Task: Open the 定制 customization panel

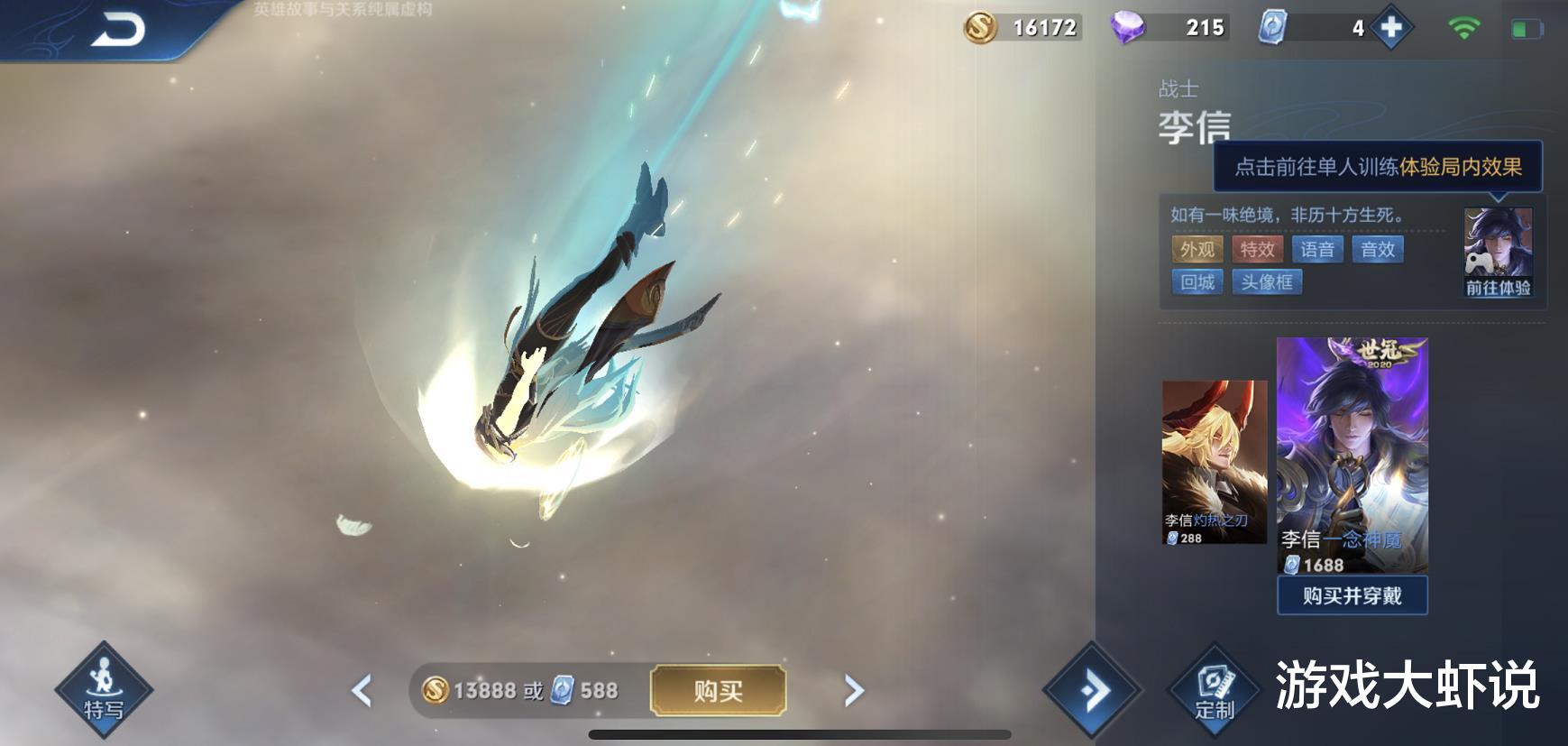Action: pyautogui.click(x=1214, y=690)
